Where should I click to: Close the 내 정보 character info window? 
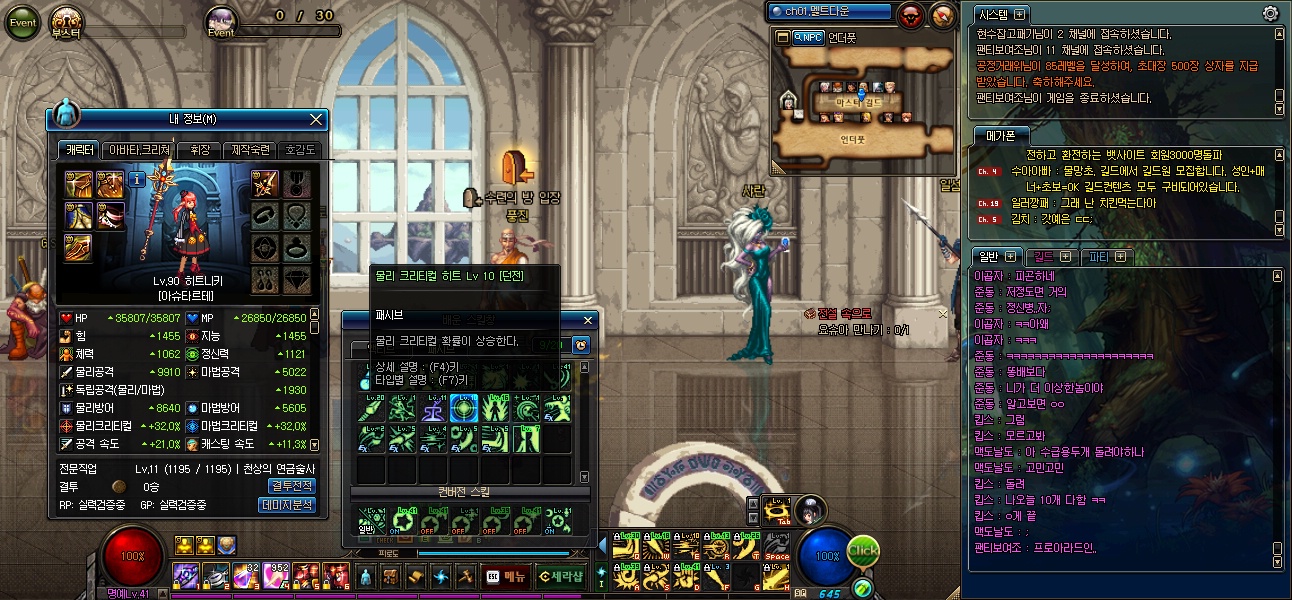pos(317,120)
